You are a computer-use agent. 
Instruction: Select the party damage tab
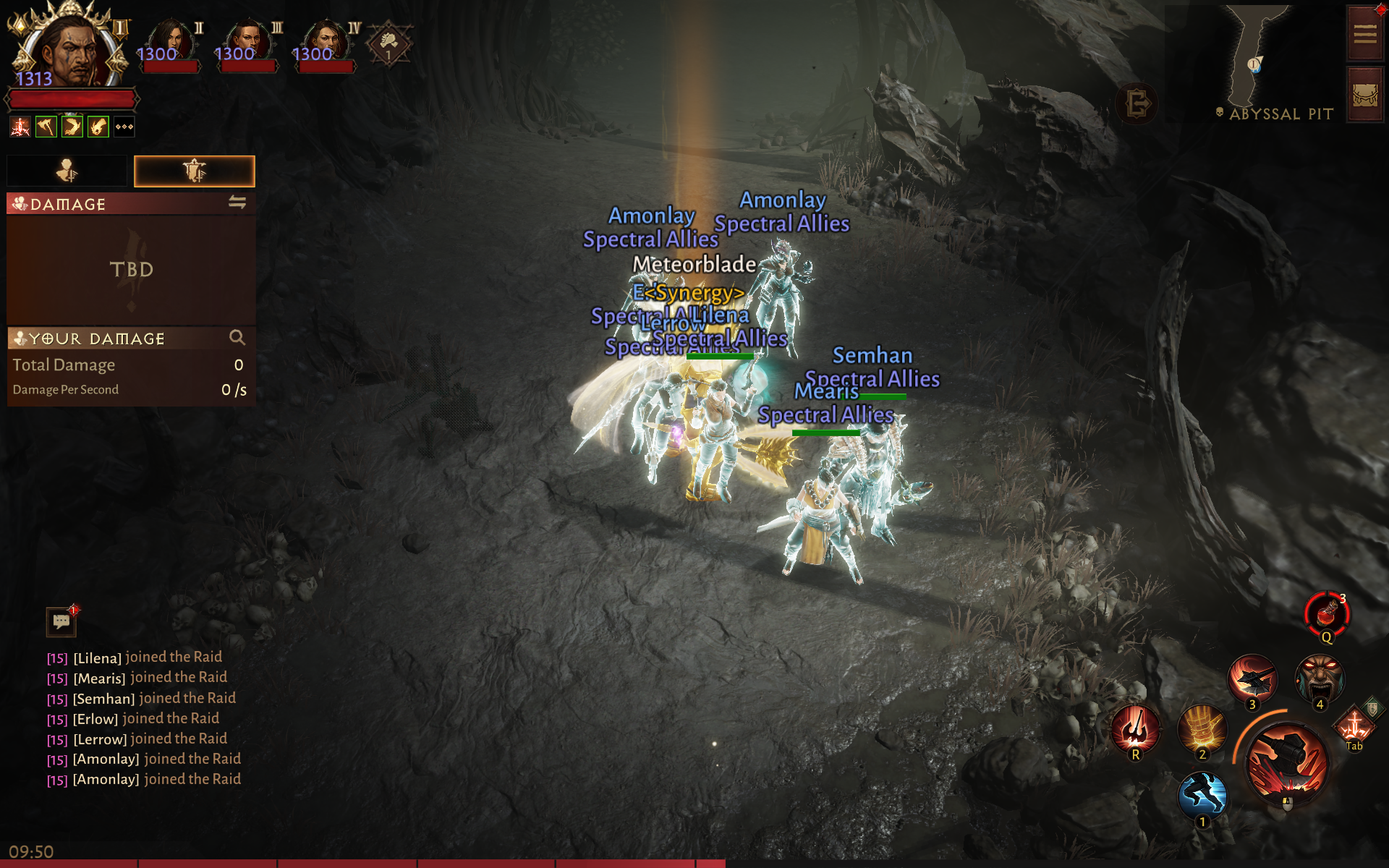pyautogui.click(x=194, y=171)
